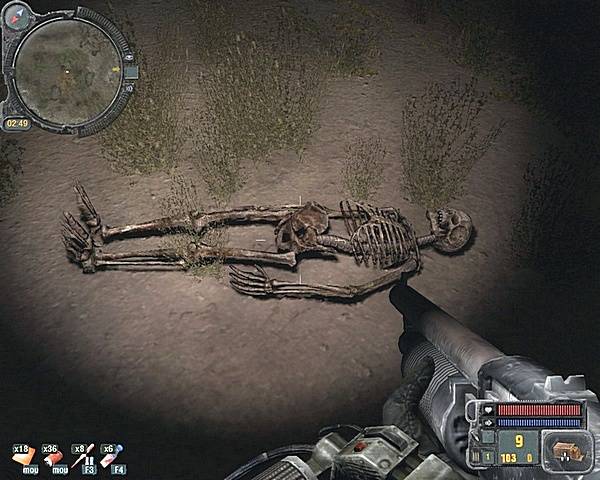600x480 pixels.
Task: Select the x8 quick slot item bound to F3
Action: (86, 456)
